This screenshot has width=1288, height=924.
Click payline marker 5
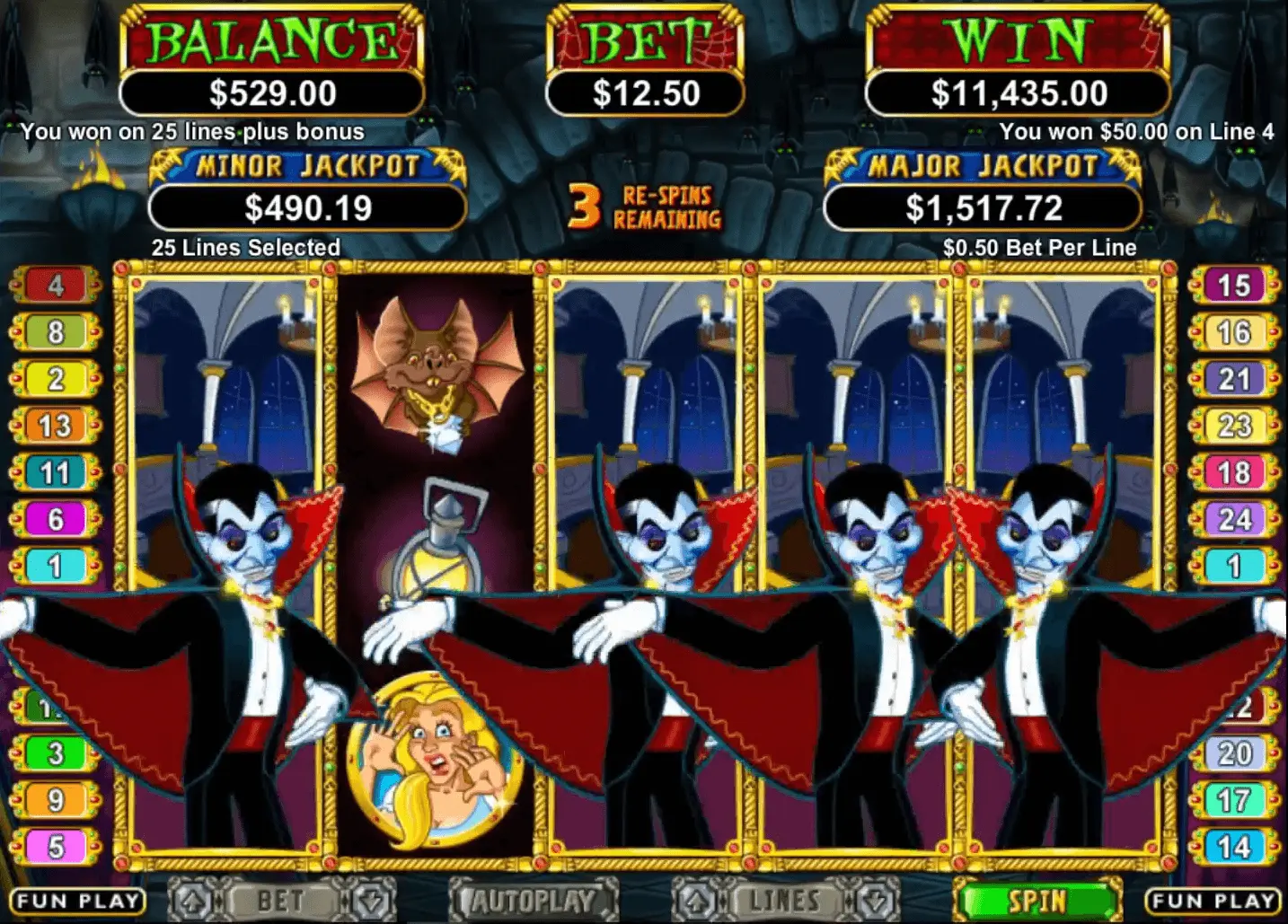[x=56, y=846]
